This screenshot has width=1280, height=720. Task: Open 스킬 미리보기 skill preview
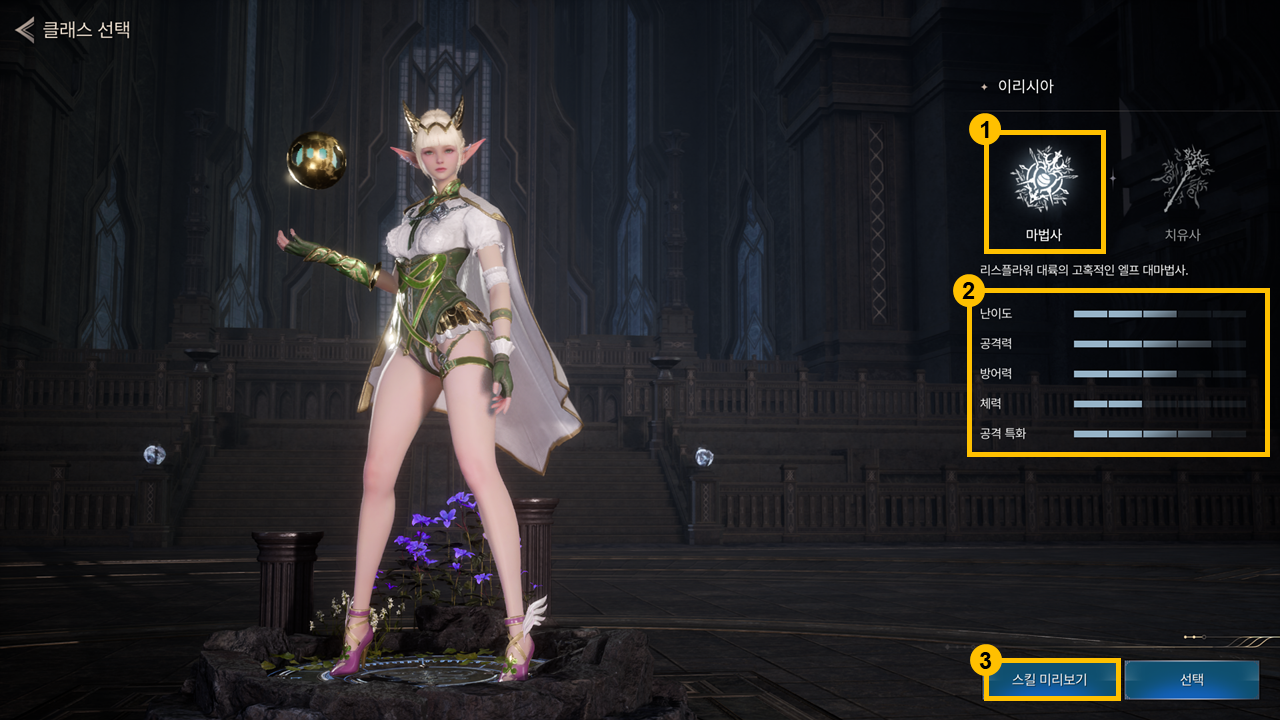click(1050, 680)
